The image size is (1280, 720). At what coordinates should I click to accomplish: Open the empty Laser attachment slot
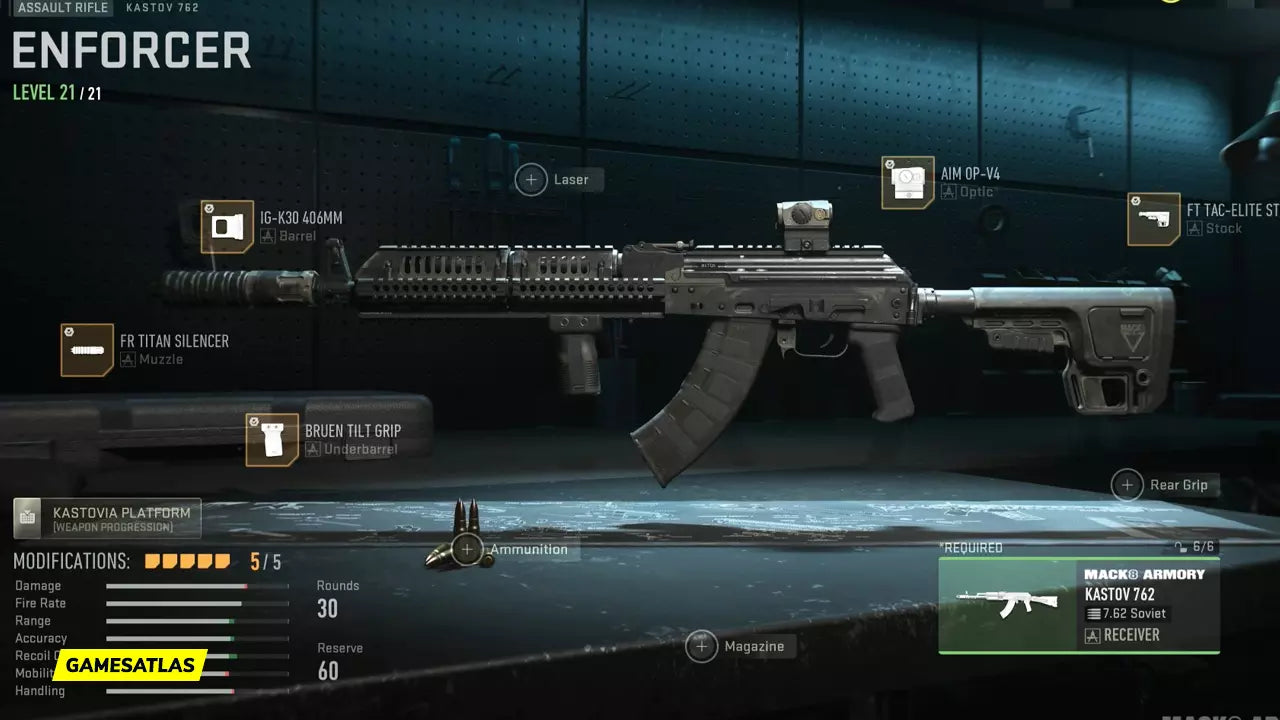(x=531, y=180)
